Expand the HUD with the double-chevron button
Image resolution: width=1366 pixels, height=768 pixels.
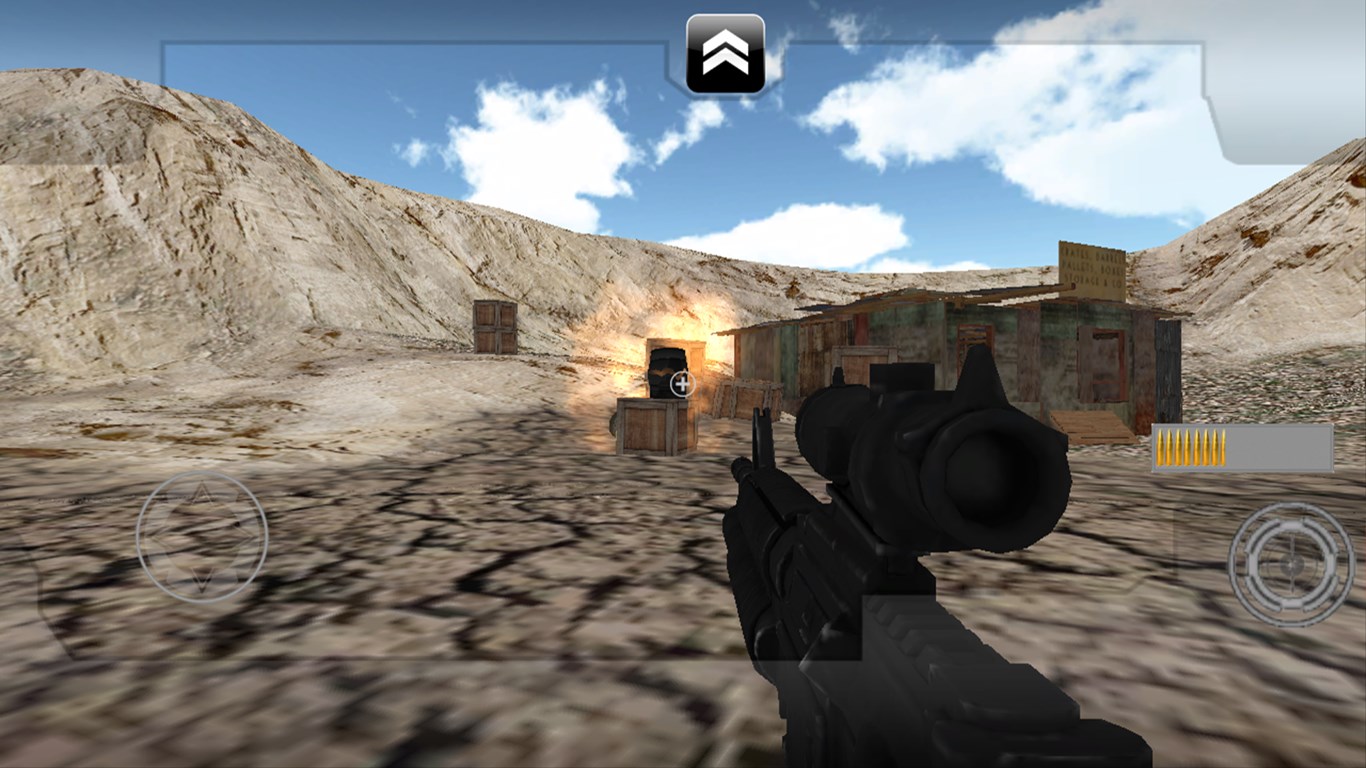tap(728, 52)
